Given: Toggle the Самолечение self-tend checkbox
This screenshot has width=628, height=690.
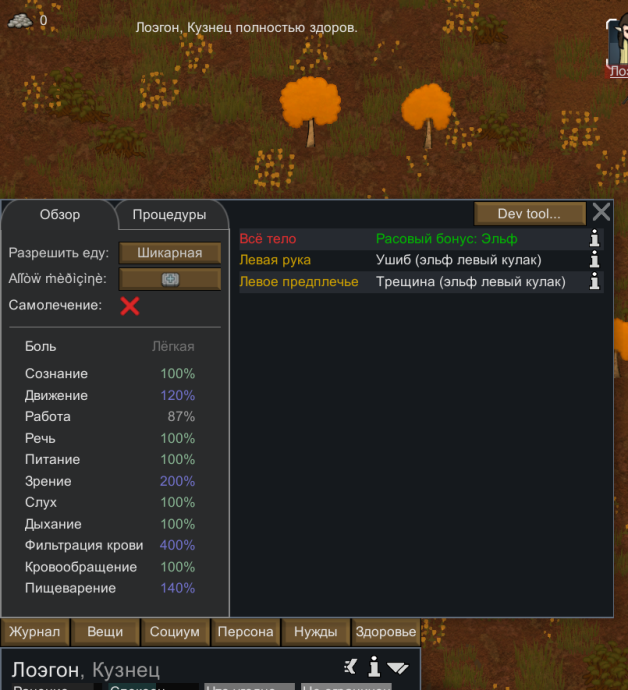Looking at the screenshot, I should [129, 305].
